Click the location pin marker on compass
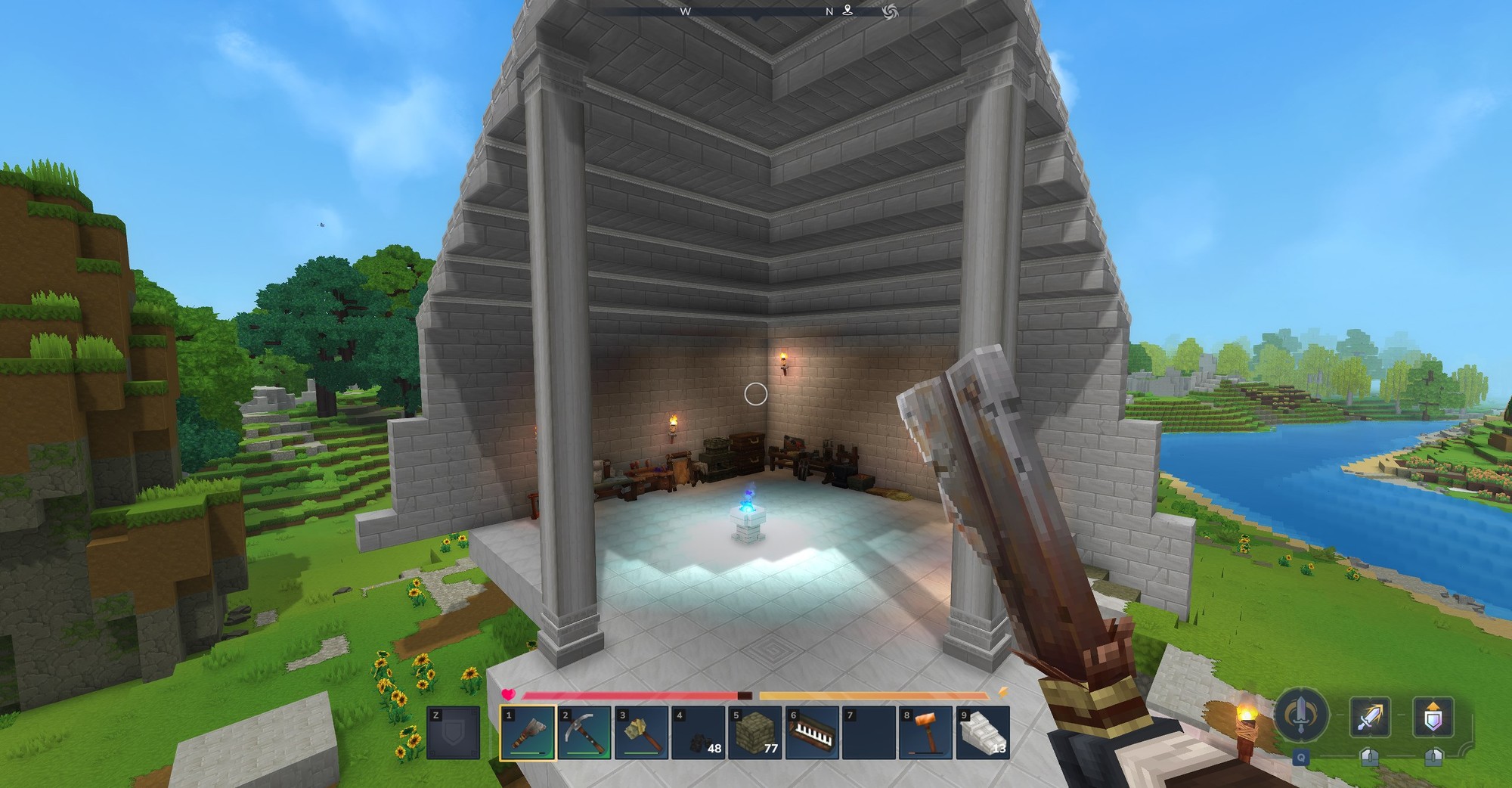The width and height of the screenshot is (1512, 788). 848,10
